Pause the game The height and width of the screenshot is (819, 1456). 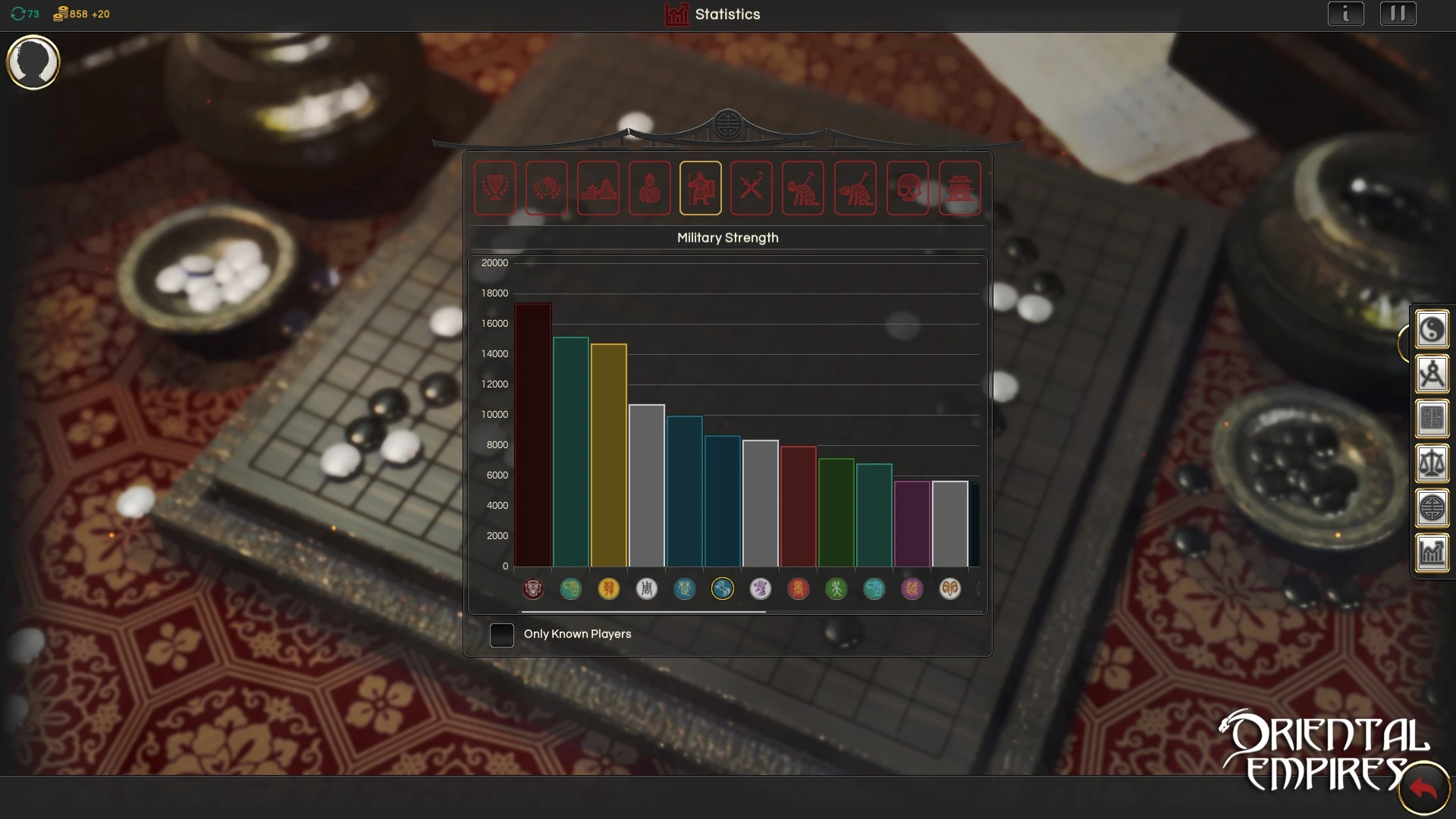1398,14
